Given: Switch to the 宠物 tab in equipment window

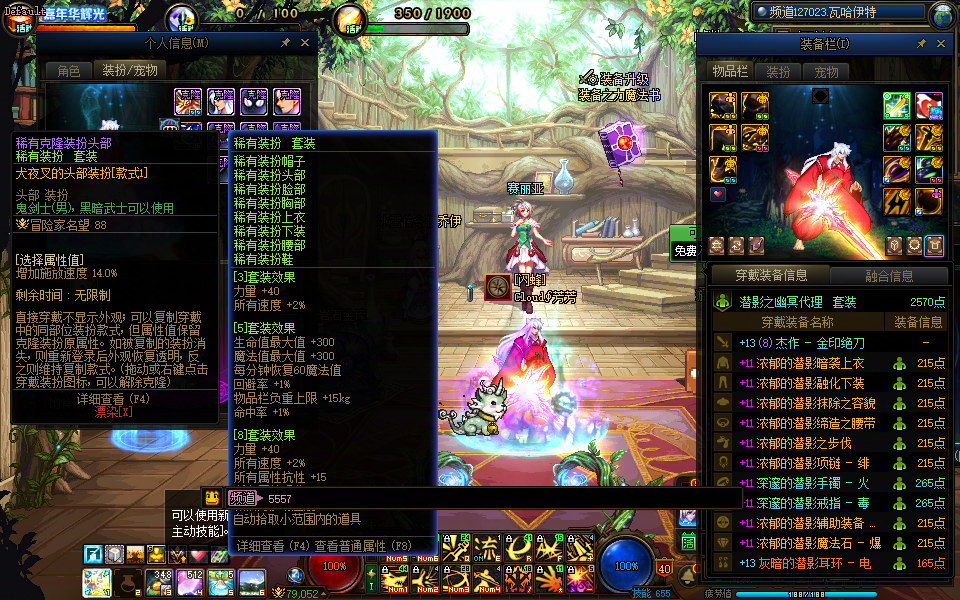Looking at the screenshot, I should (826, 72).
